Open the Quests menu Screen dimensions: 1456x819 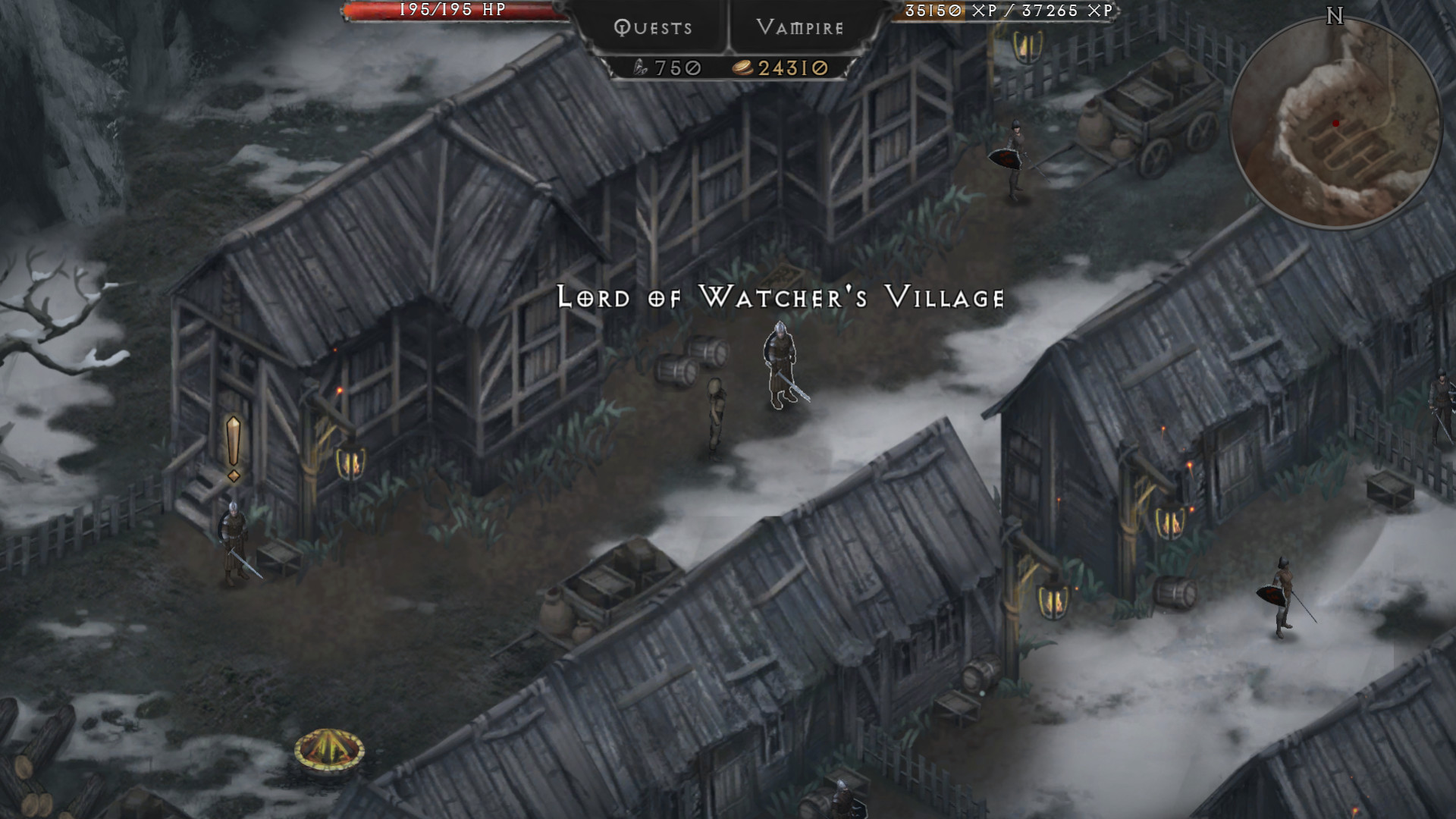click(653, 28)
